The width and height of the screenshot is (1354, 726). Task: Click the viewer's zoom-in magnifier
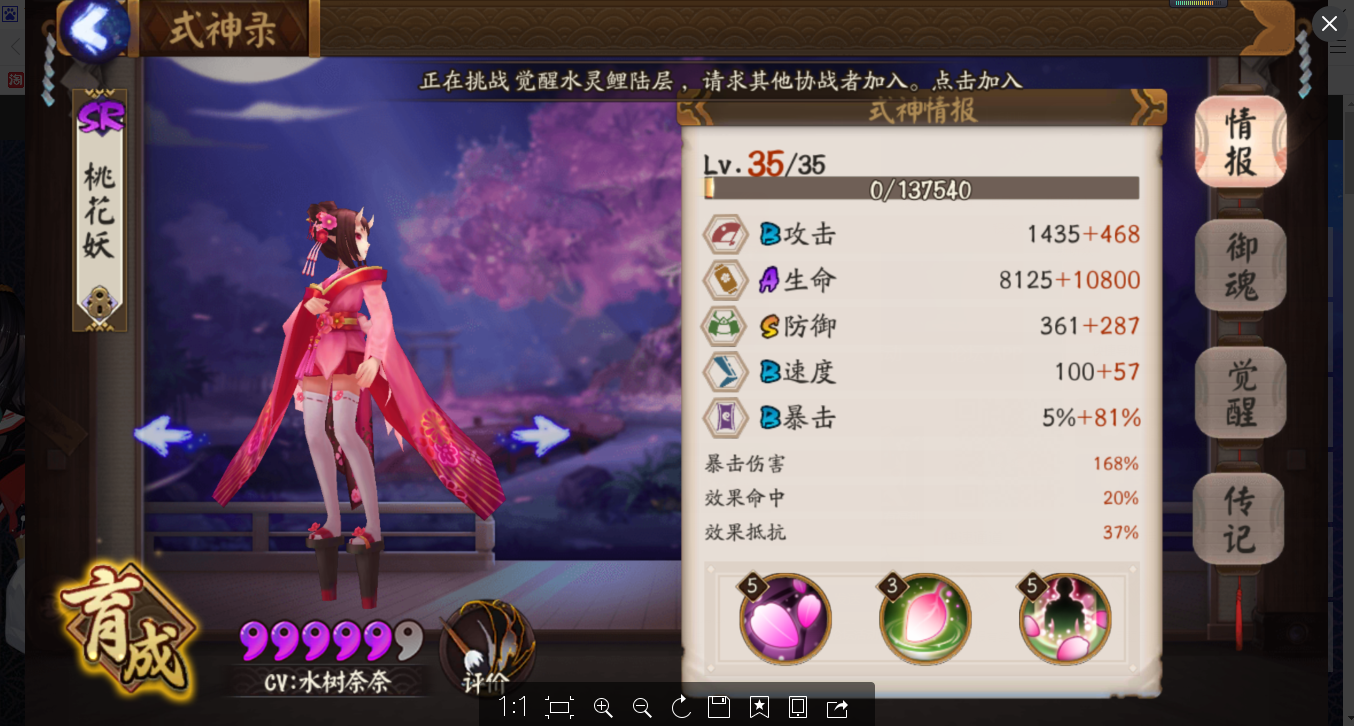(x=603, y=707)
